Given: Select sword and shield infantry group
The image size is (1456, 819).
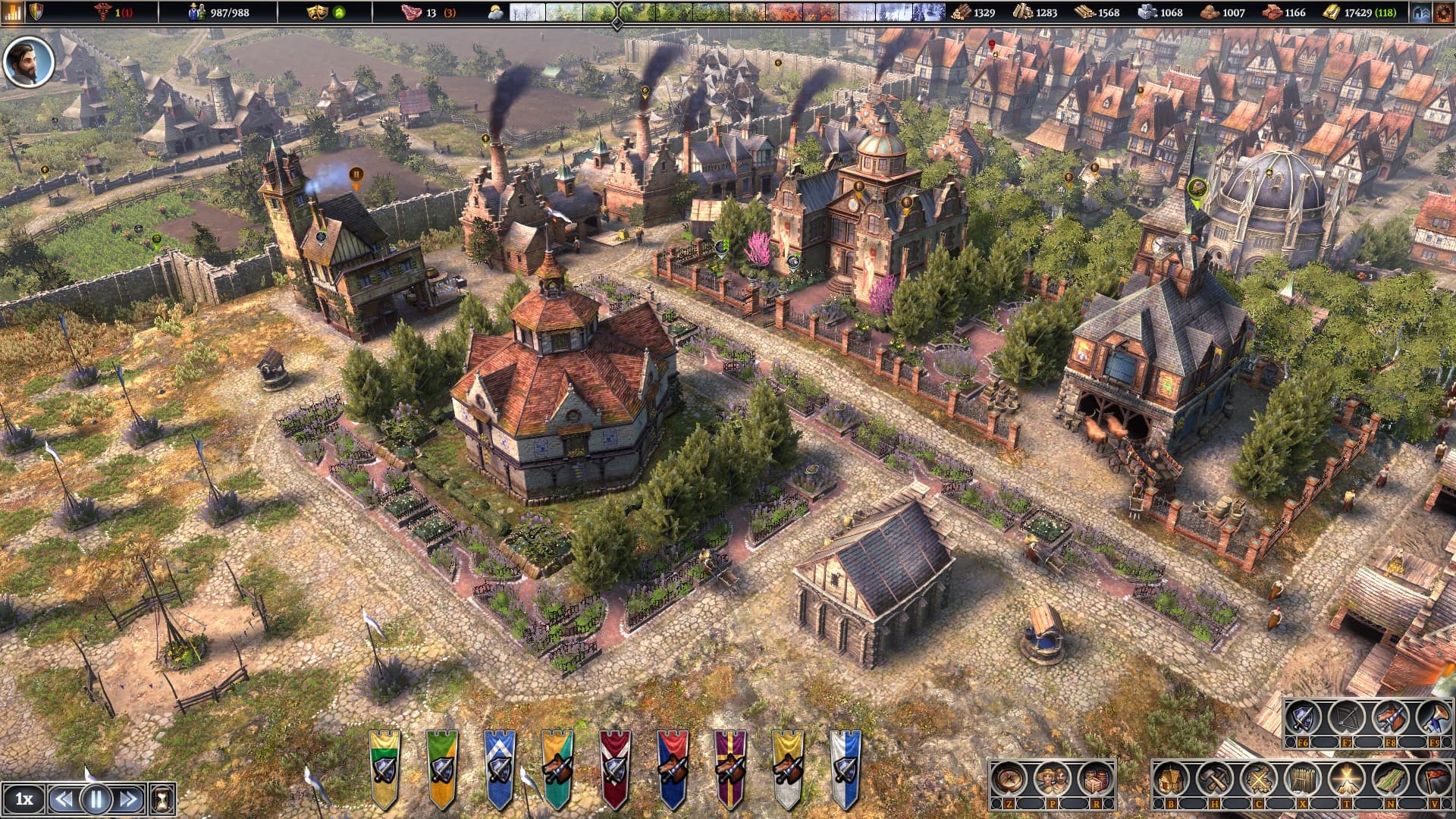Looking at the screenshot, I should click(1304, 717).
